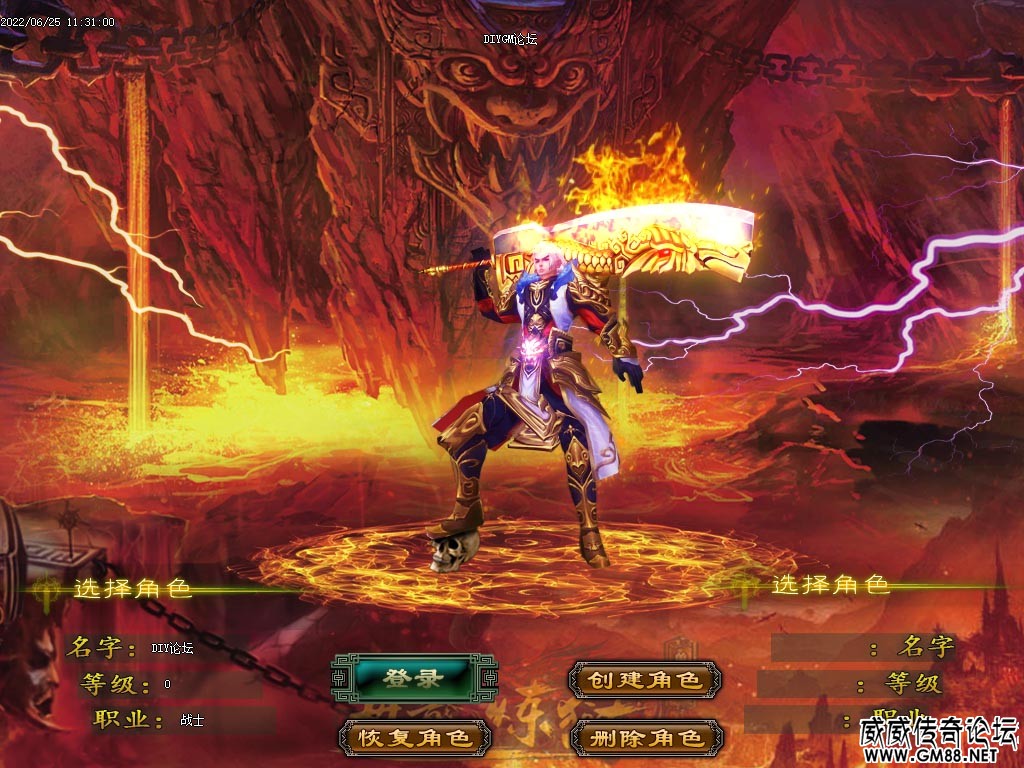The height and width of the screenshot is (768, 1024).
Task: Choose the 恢复角色 restore character button
Action: click(415, 739)
